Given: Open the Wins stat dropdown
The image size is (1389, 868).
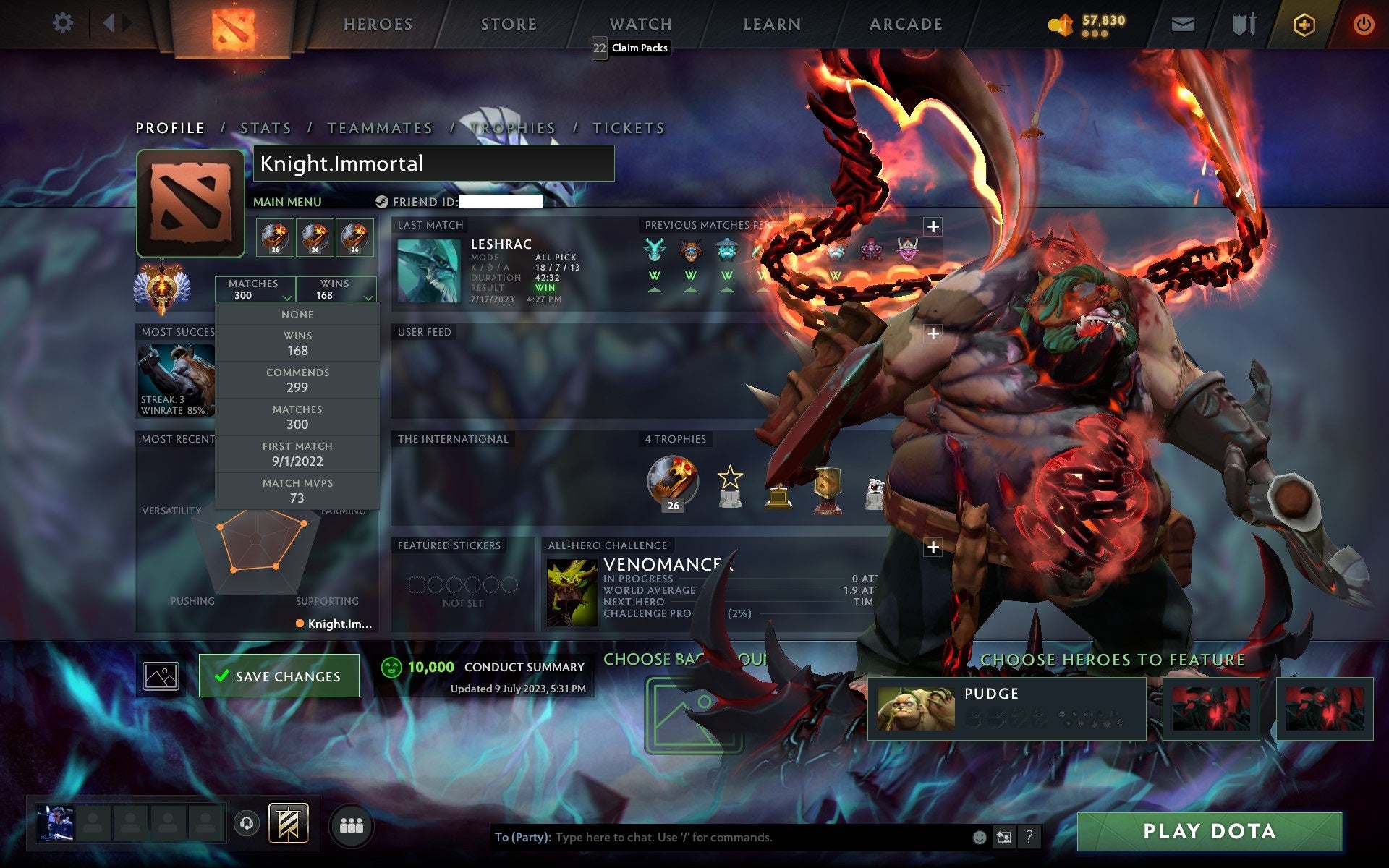Looking at the screenshot, I should click(335, 289).
